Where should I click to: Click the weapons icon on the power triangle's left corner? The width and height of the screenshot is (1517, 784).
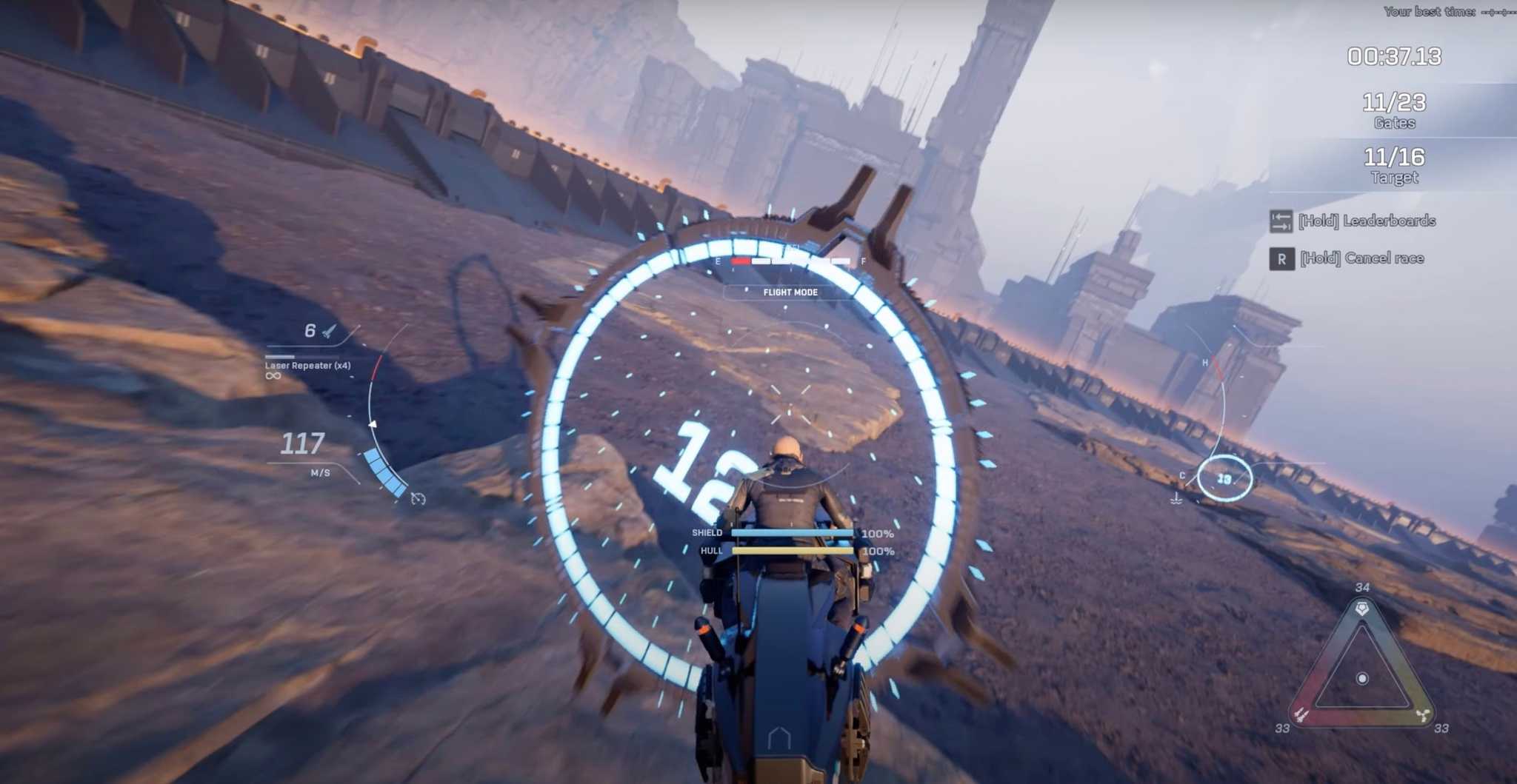click(x=1301, y=714)
